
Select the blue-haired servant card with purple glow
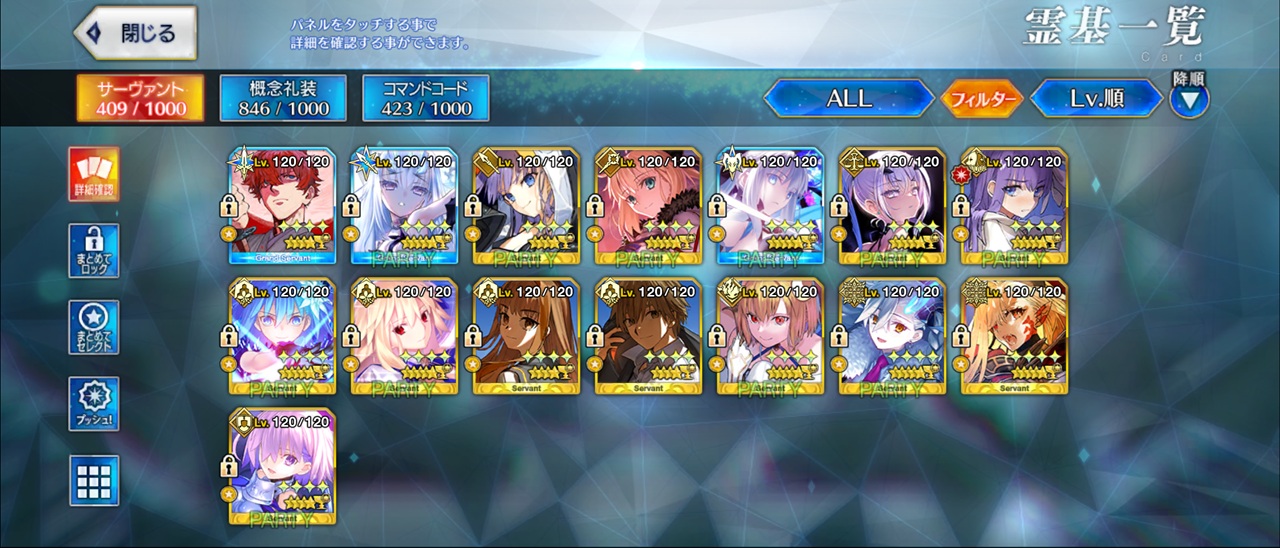tap(283, 336)
